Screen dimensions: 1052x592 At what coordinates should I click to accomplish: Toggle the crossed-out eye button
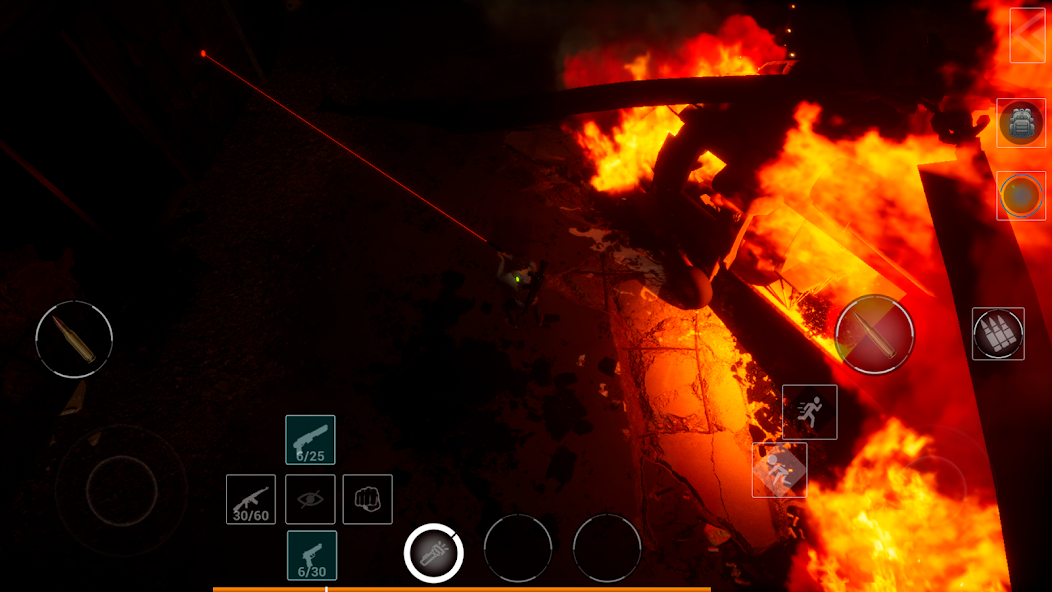pyautogui.click(x=310, y=499)
